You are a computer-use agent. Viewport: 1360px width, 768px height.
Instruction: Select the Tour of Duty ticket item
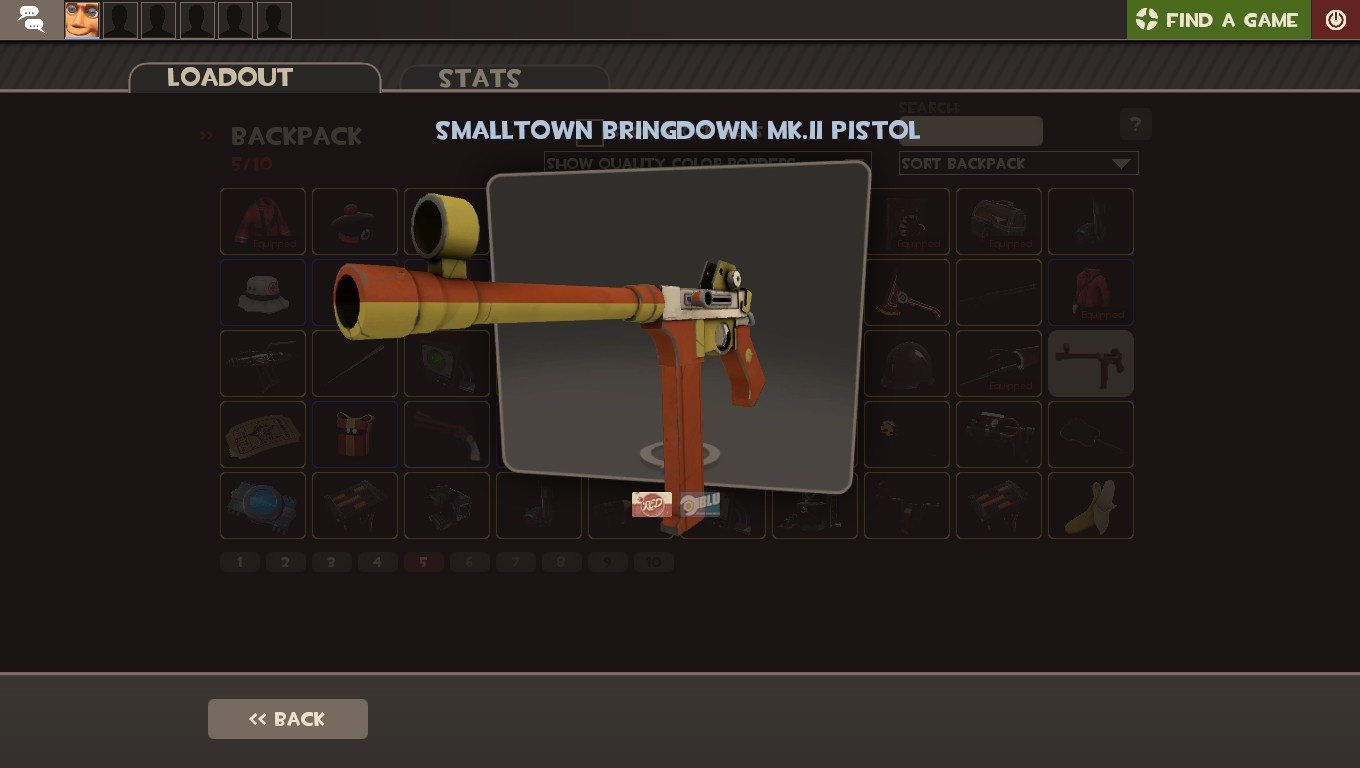point(263,434)
